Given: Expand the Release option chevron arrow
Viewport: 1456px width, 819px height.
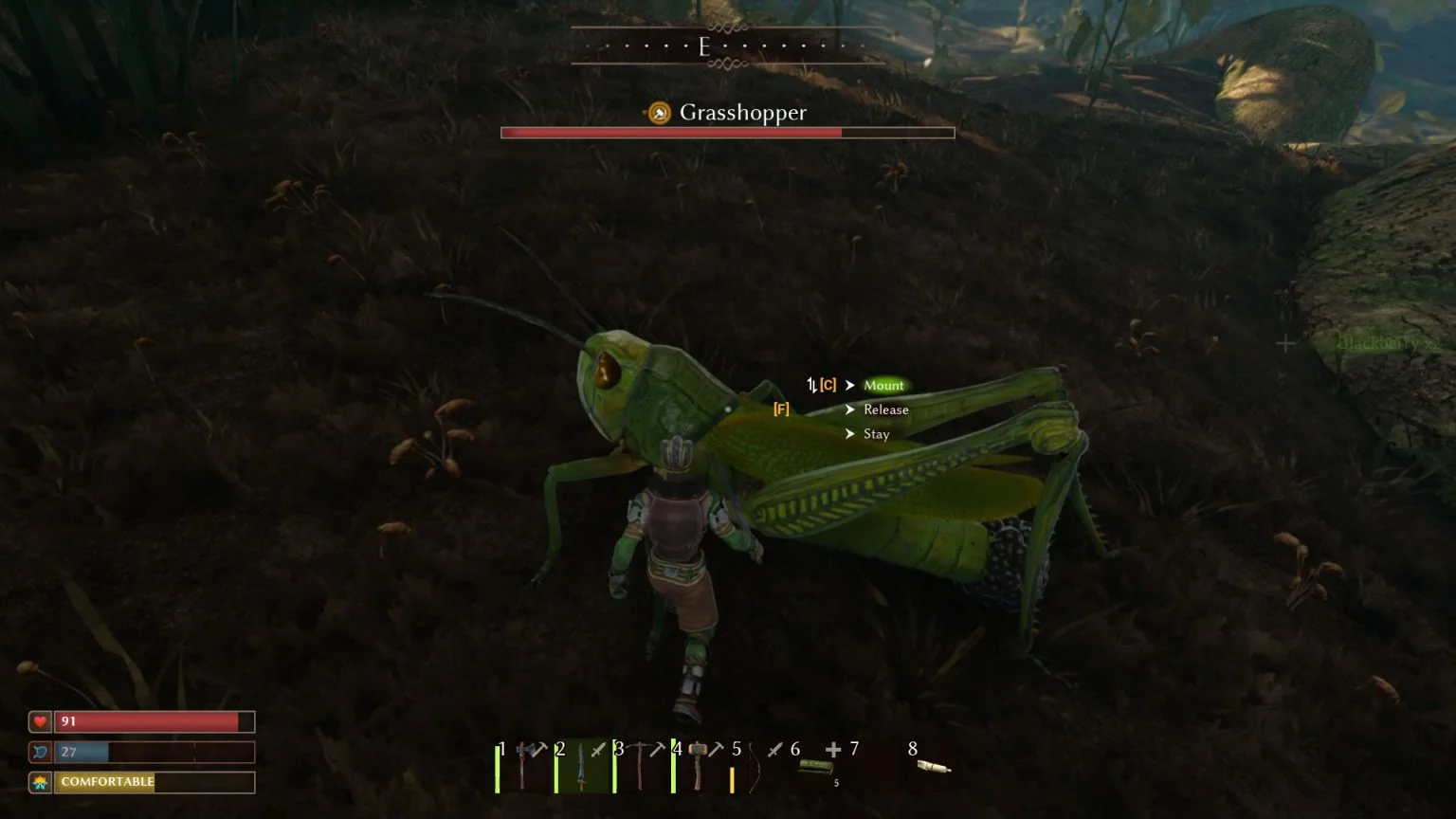Looking at the screenshot, I should 850,409.
